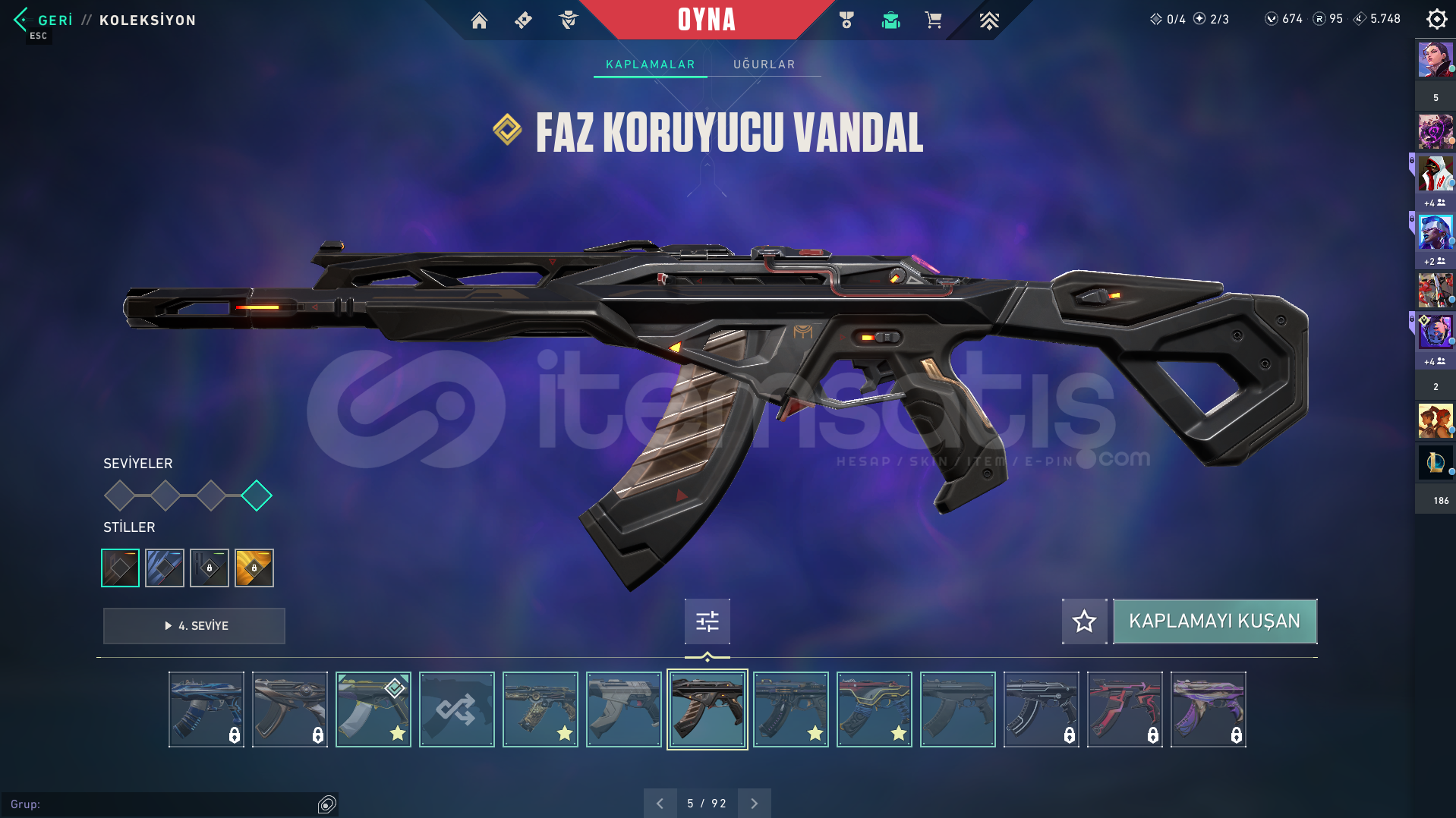Screen dimensions: 1456x818
Task: Open the agents icon in top navigation
Action: (568, 20)
